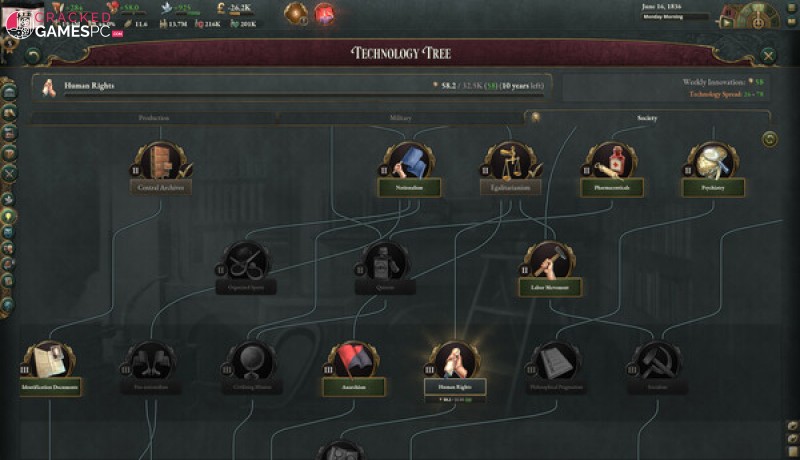Open the Military technology tab

(x=400, y=118)
